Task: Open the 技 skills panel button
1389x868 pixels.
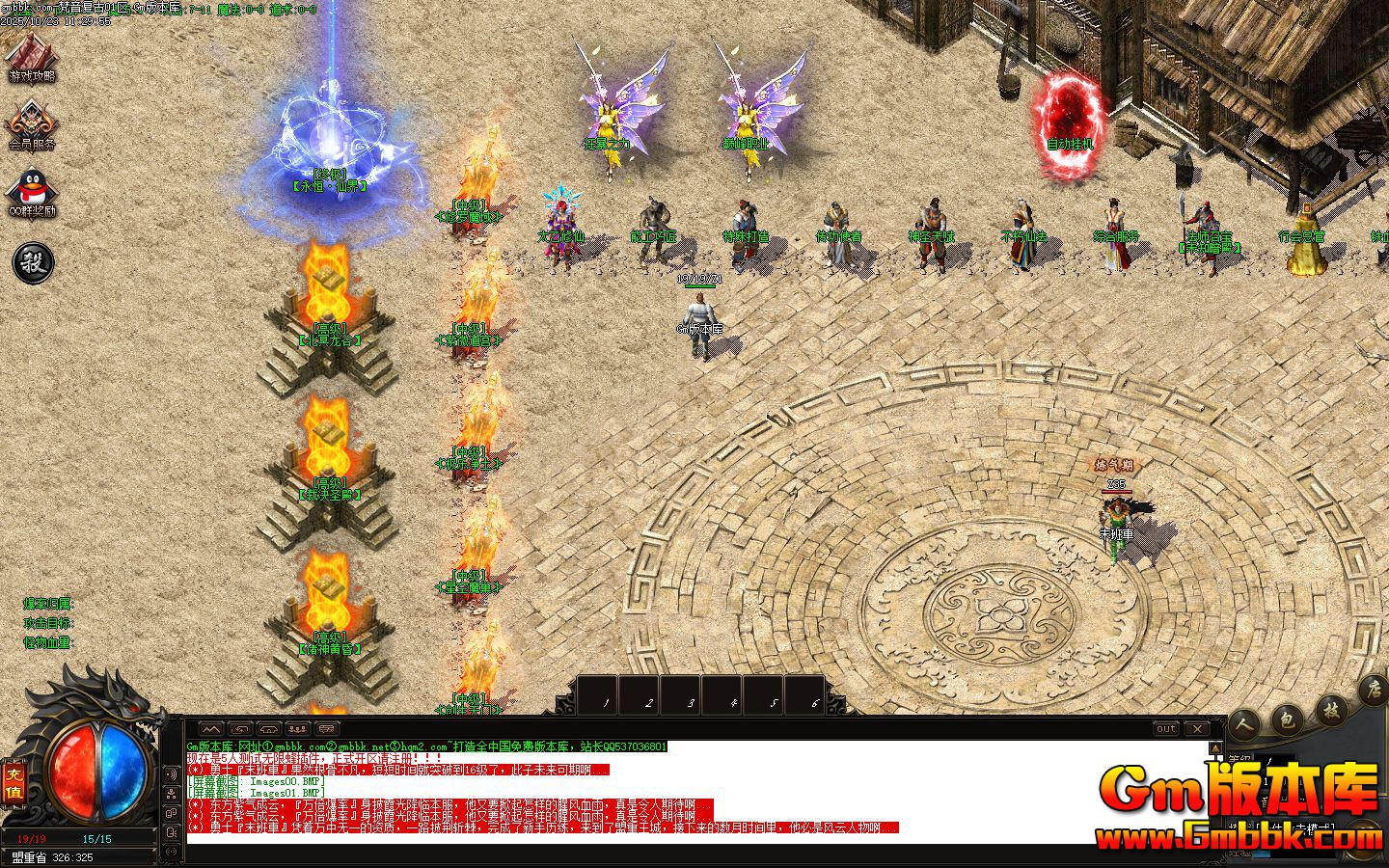Action: 1331,710
